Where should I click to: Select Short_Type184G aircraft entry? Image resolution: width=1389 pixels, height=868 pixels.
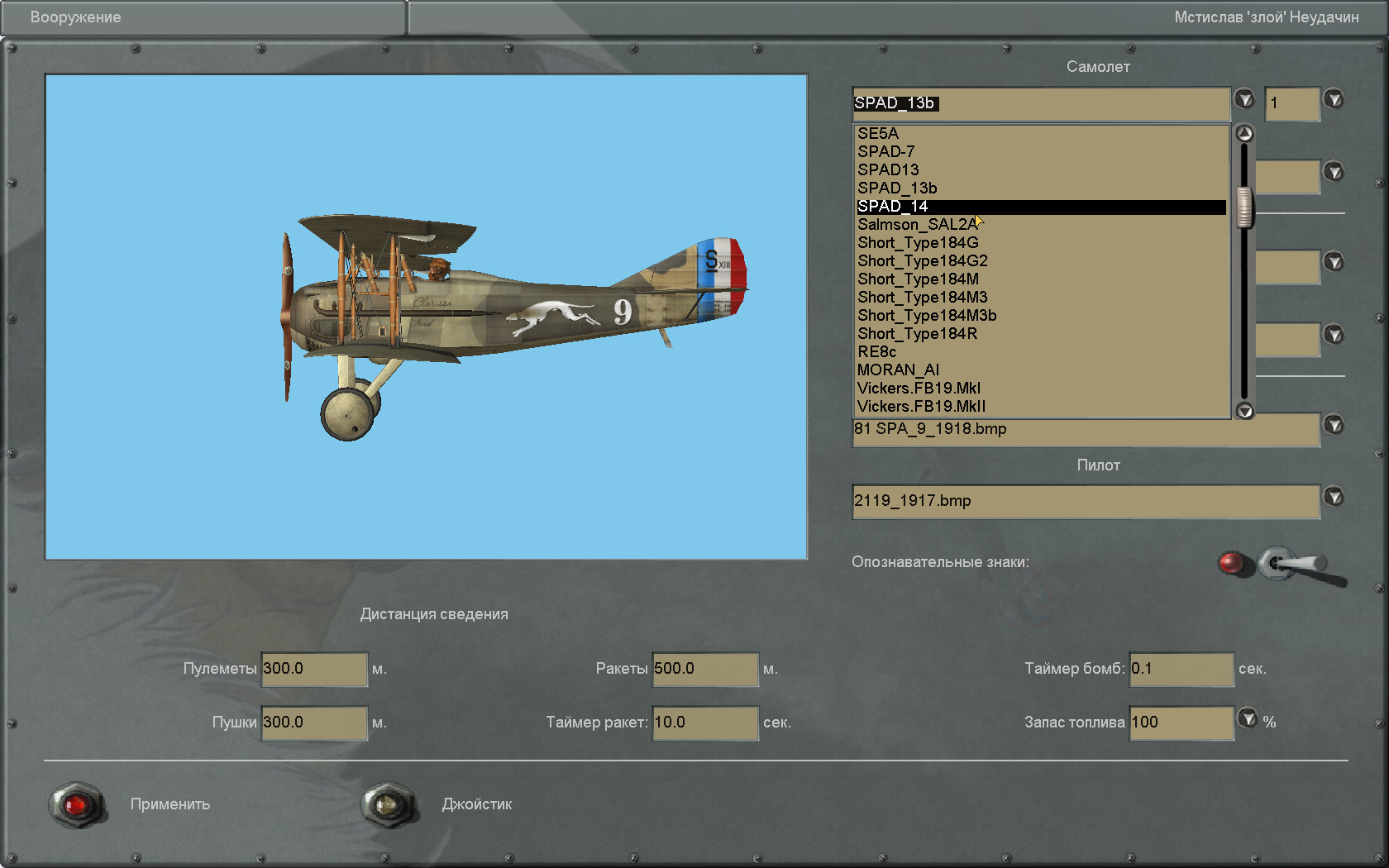tap(918, 243)
